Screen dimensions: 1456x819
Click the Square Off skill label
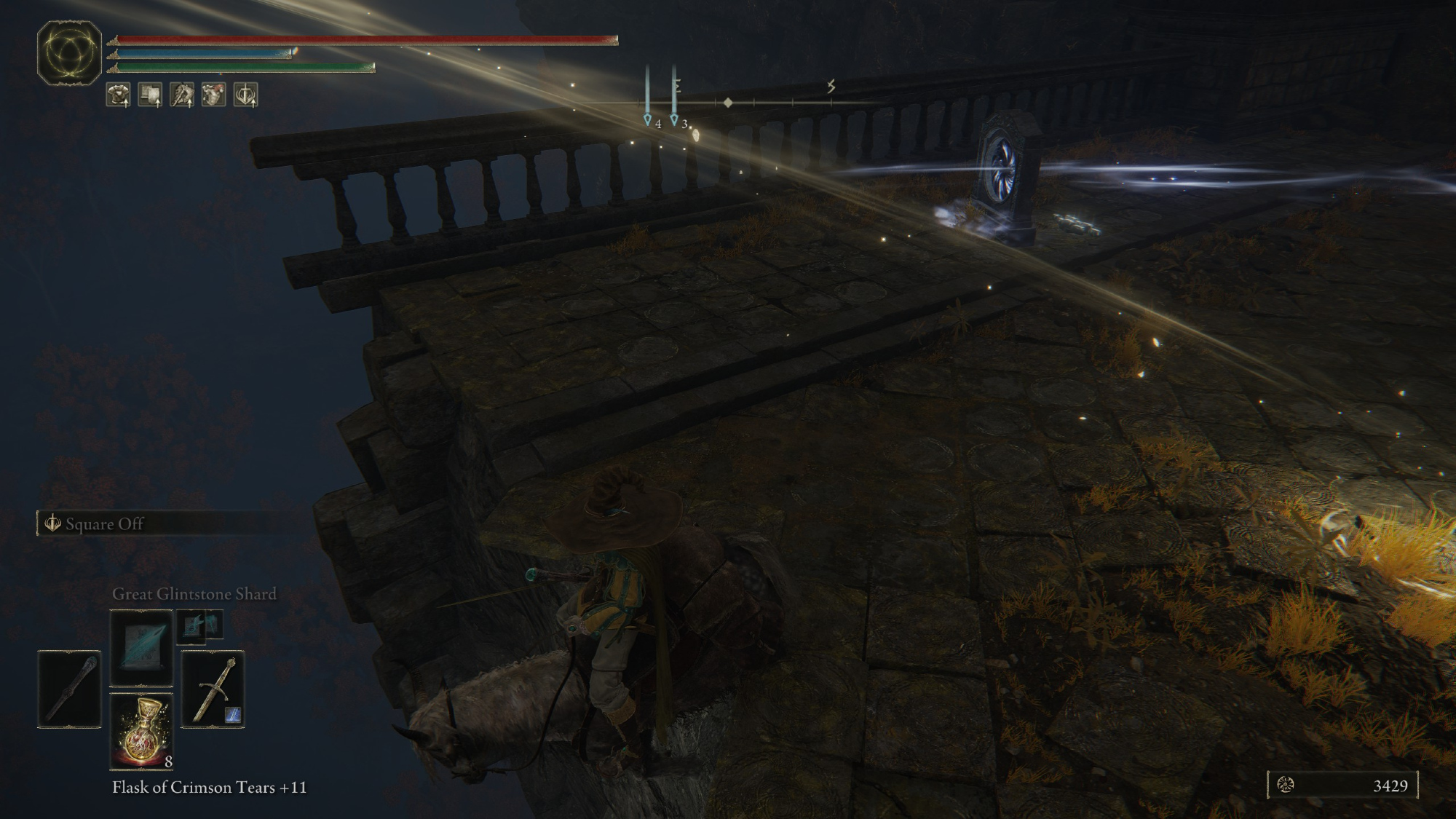click(x=104, y=524)
